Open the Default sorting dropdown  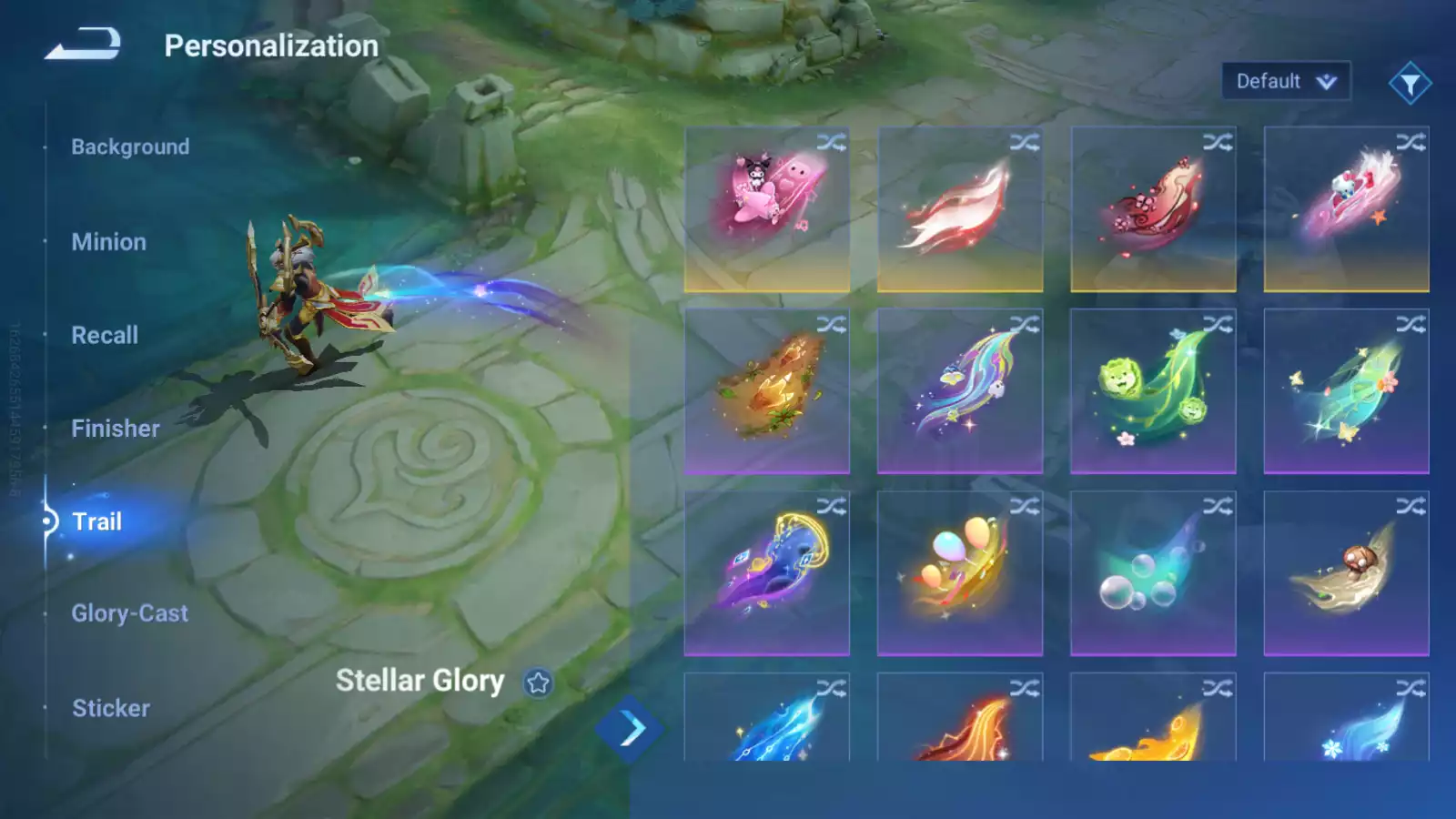(x=1284, y=81)
